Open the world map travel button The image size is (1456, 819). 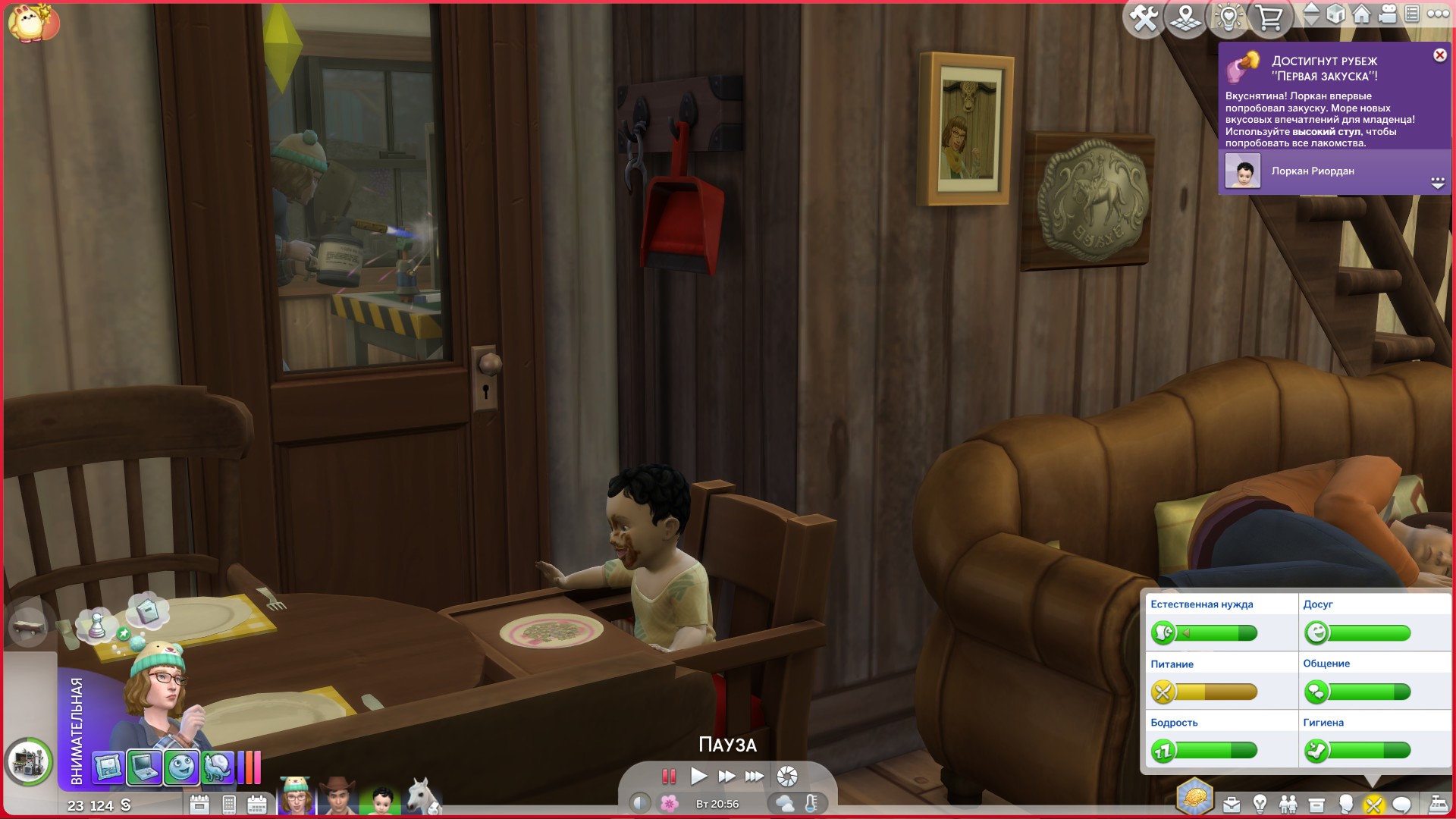(x=1186, y=17)
